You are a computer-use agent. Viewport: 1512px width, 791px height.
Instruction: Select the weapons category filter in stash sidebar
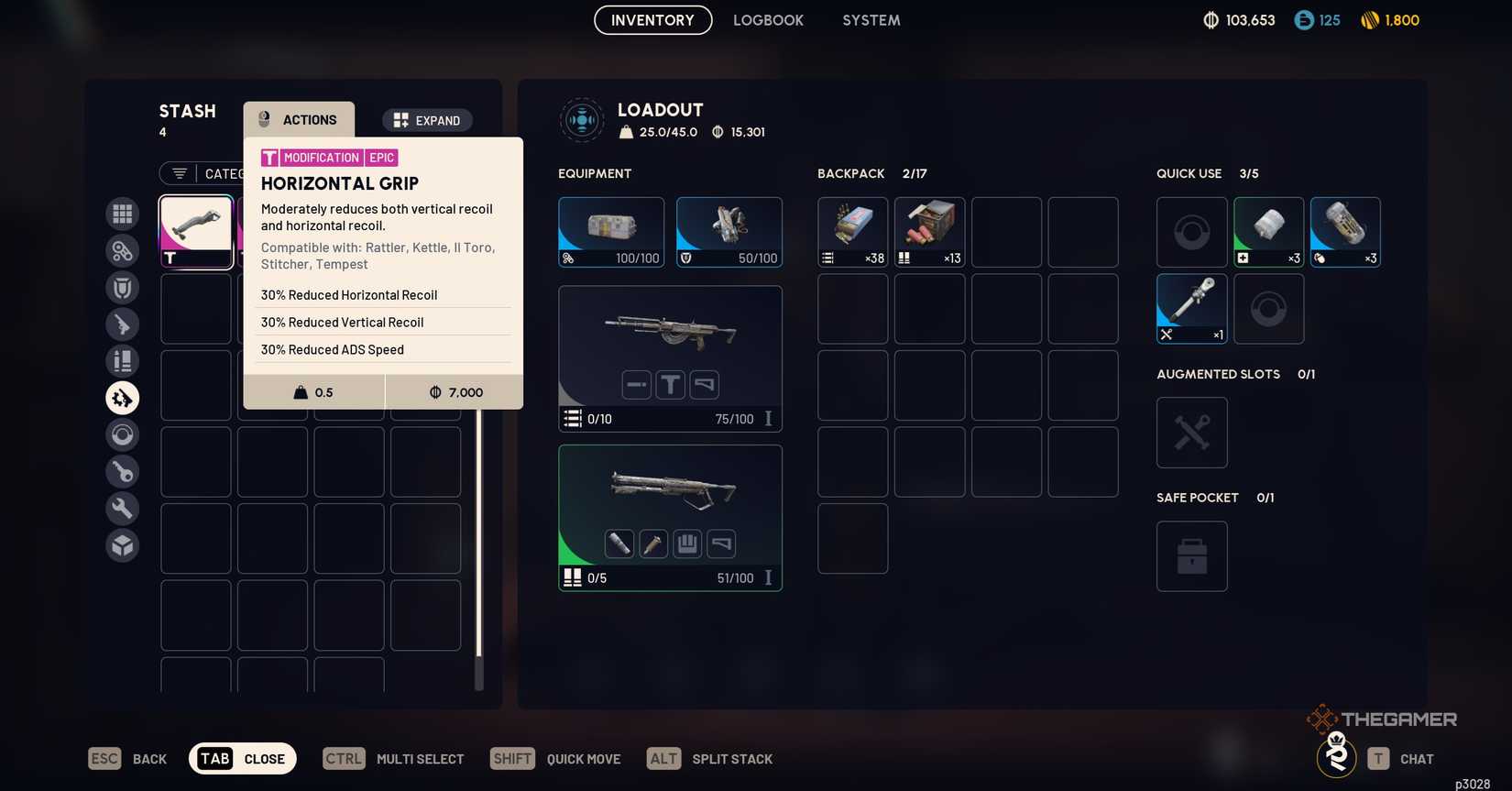tap(122, 324)
